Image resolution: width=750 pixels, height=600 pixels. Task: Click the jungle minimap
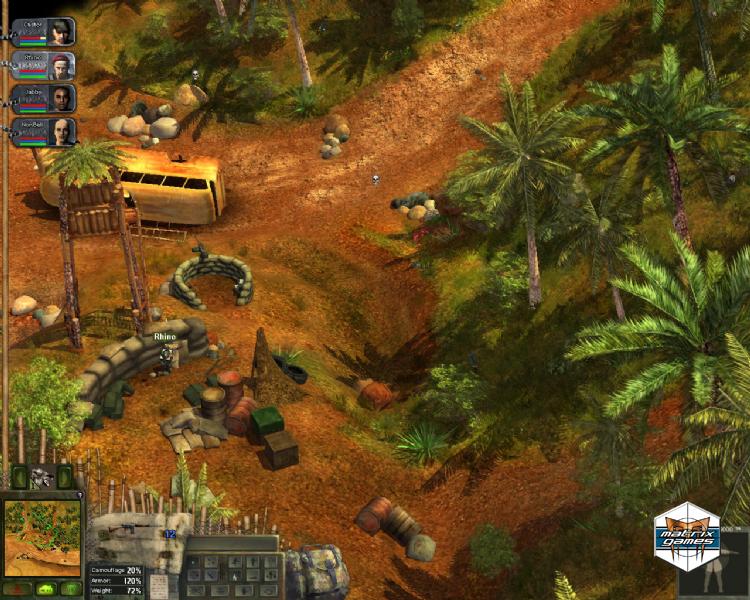(42, 537)
